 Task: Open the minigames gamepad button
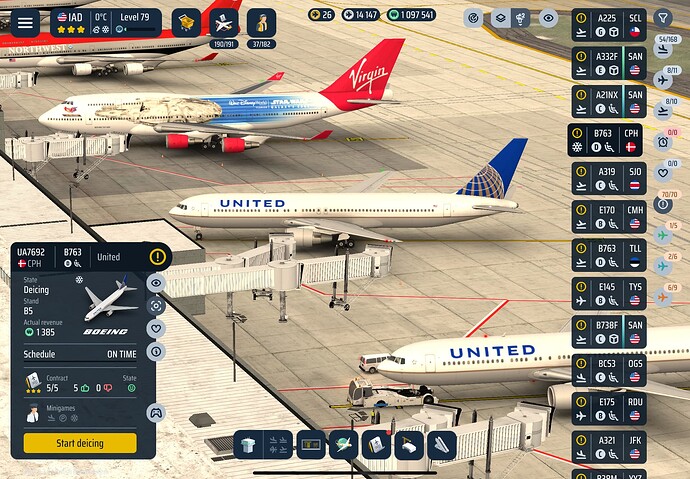pyautogui.click(x=155, y=412)
